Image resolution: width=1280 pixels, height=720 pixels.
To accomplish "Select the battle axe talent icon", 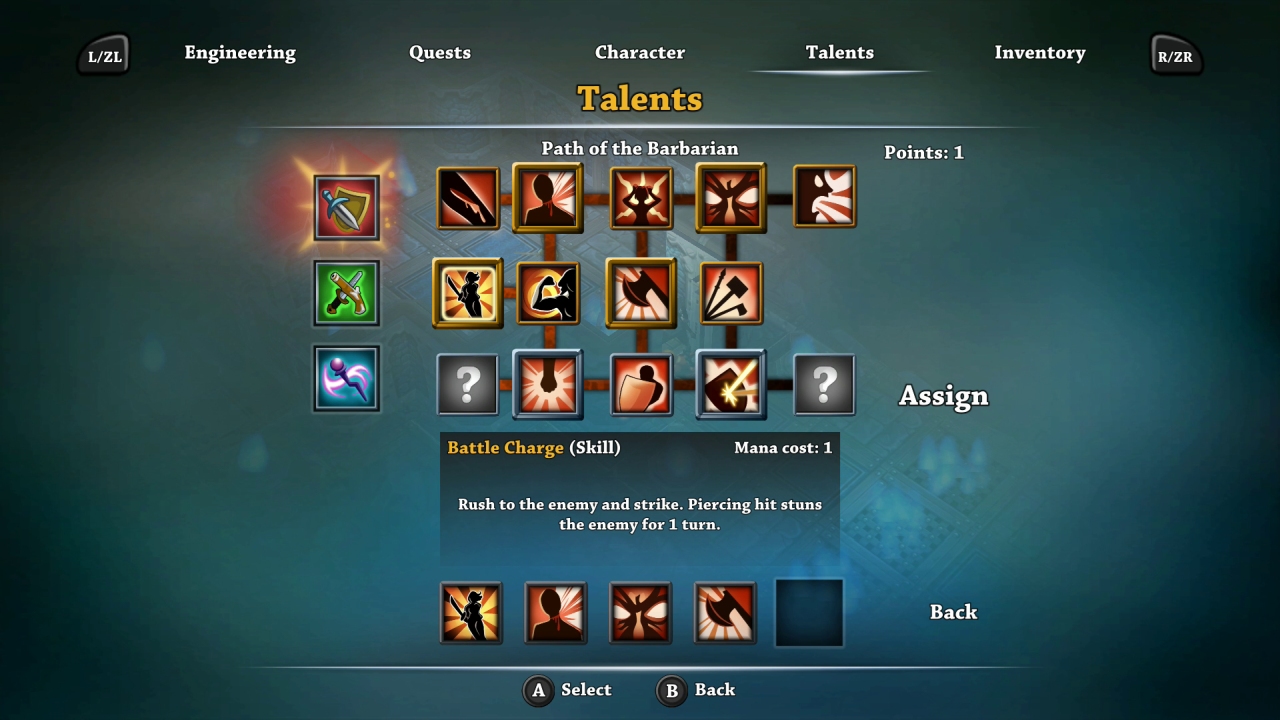I will (641, 293).
